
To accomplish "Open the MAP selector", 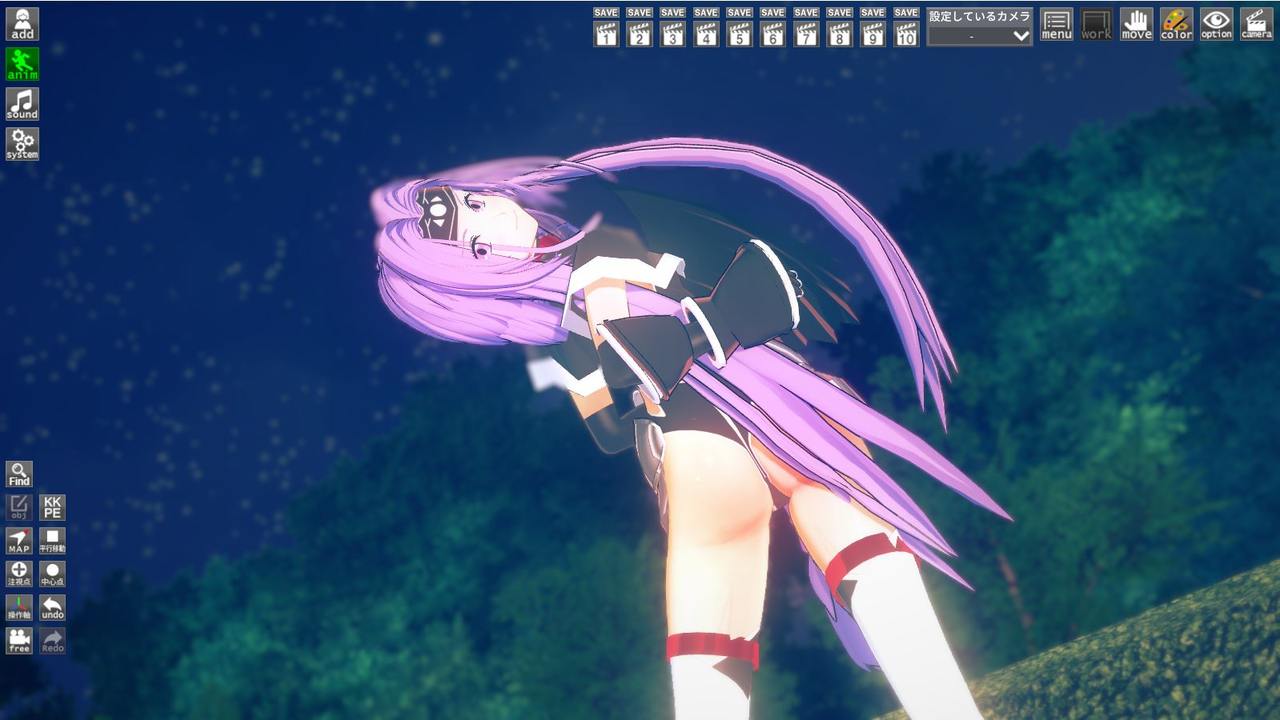I will [19, 541].
